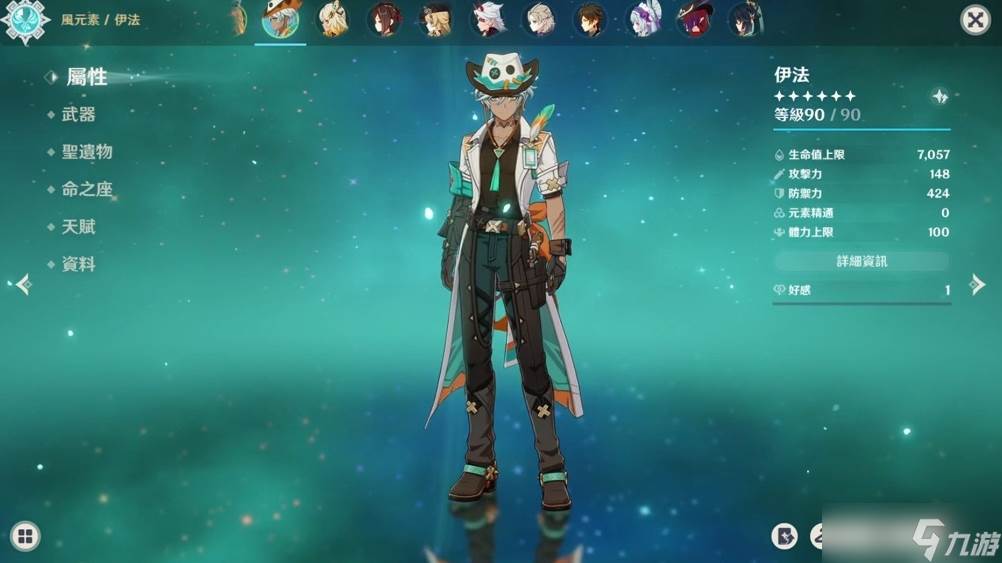
Task: Pick the red-hat purple-haired character portrait
Action: click(694, 19)
